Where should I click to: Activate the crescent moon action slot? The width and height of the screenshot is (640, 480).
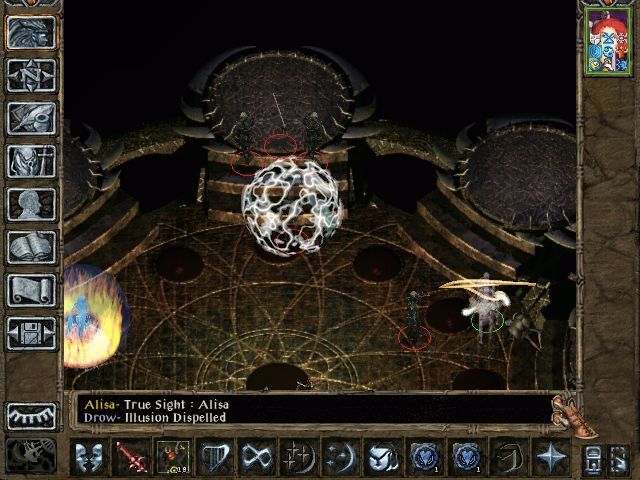pyautogui.click(x=337, y=458)
